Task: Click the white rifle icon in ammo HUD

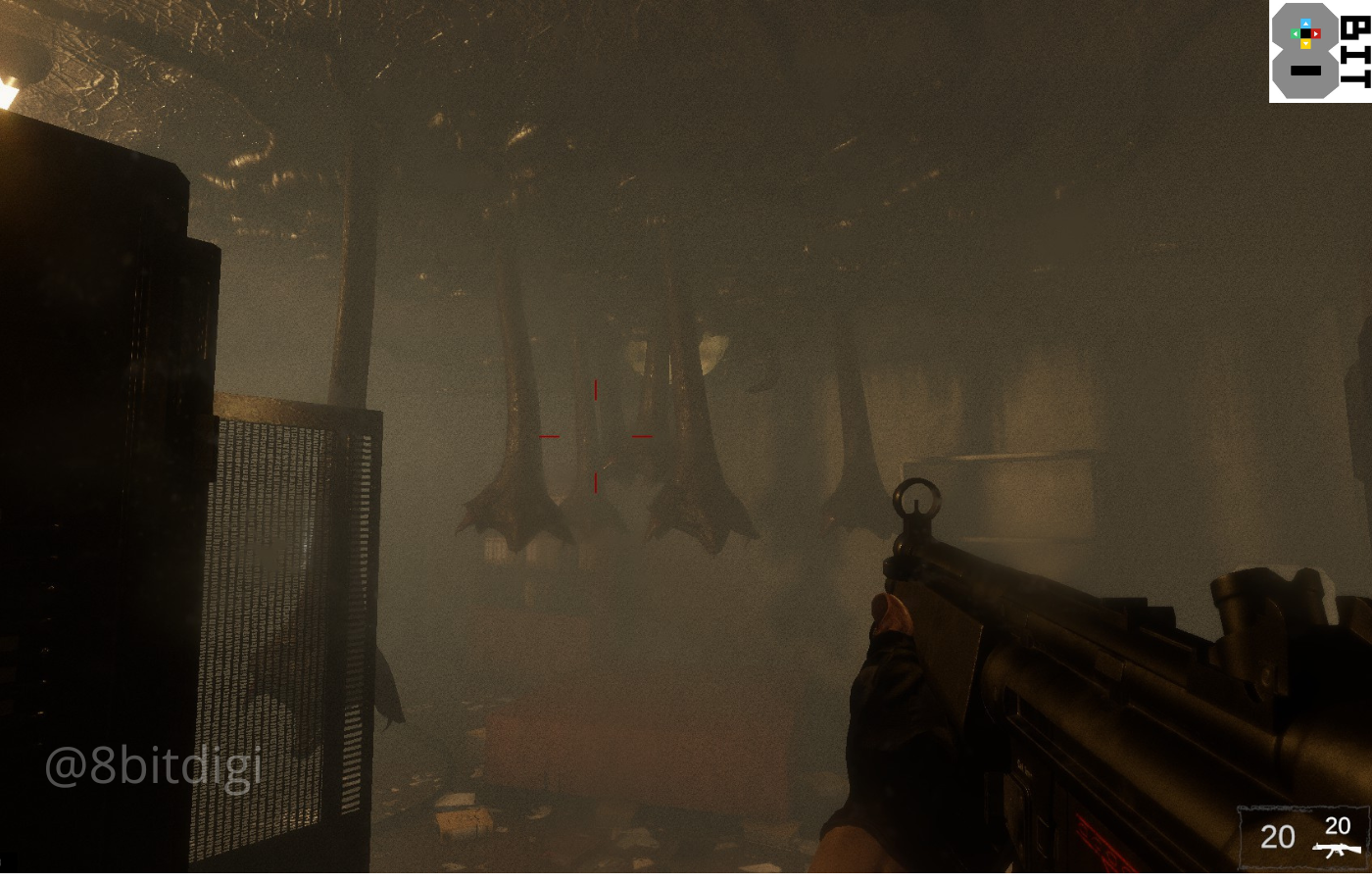Action: 1338,849
